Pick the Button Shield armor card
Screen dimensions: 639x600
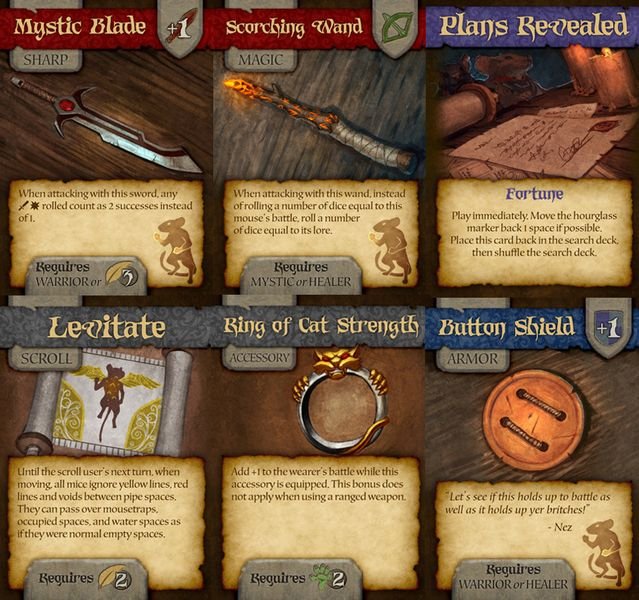(532, 450)
